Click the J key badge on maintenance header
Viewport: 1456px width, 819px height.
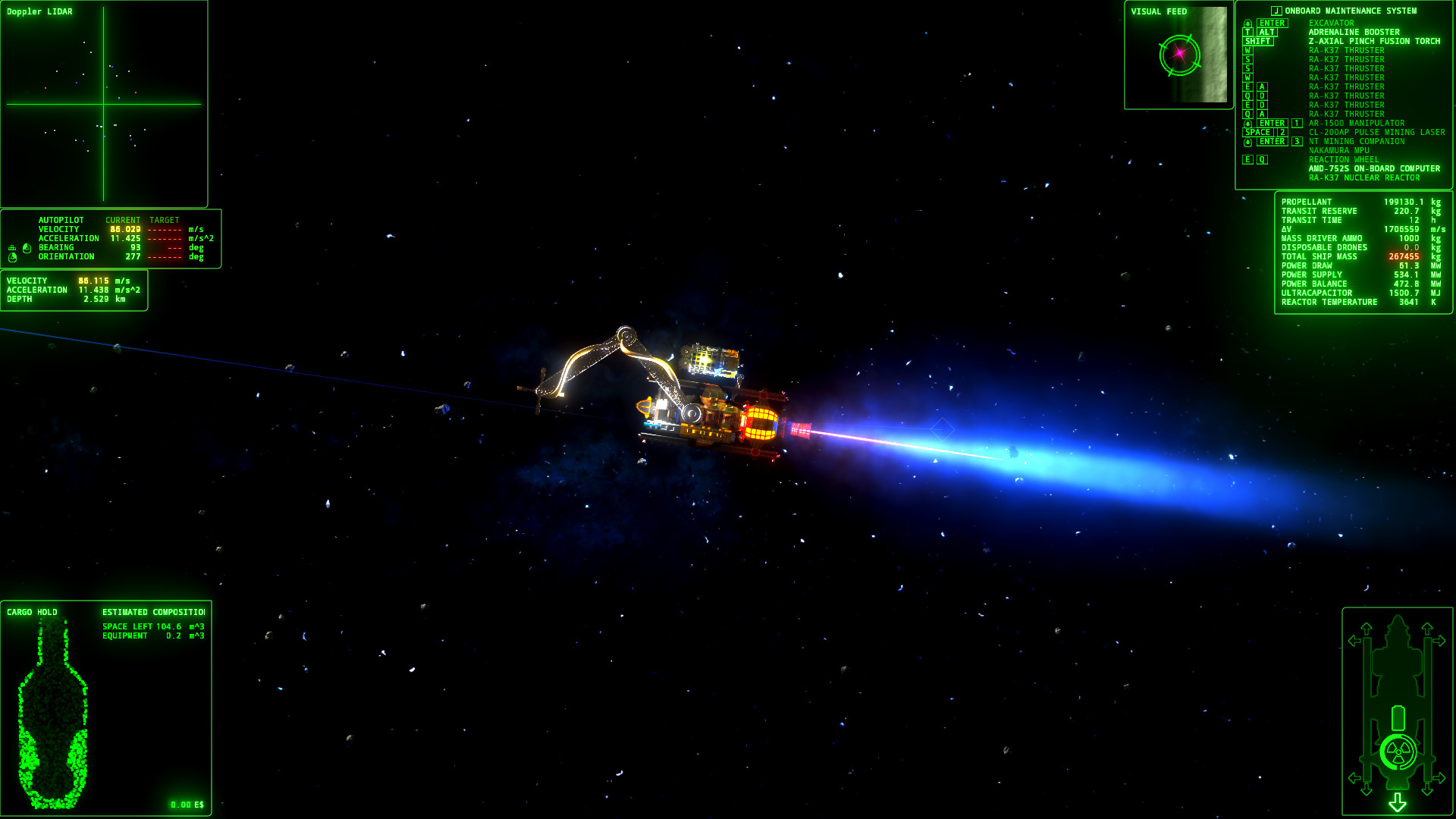(1276, 11)
